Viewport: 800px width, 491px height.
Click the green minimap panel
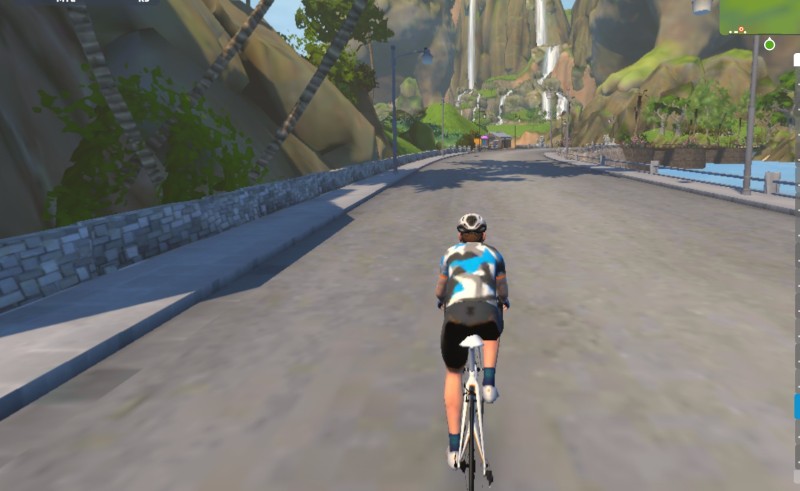(760, 17)
